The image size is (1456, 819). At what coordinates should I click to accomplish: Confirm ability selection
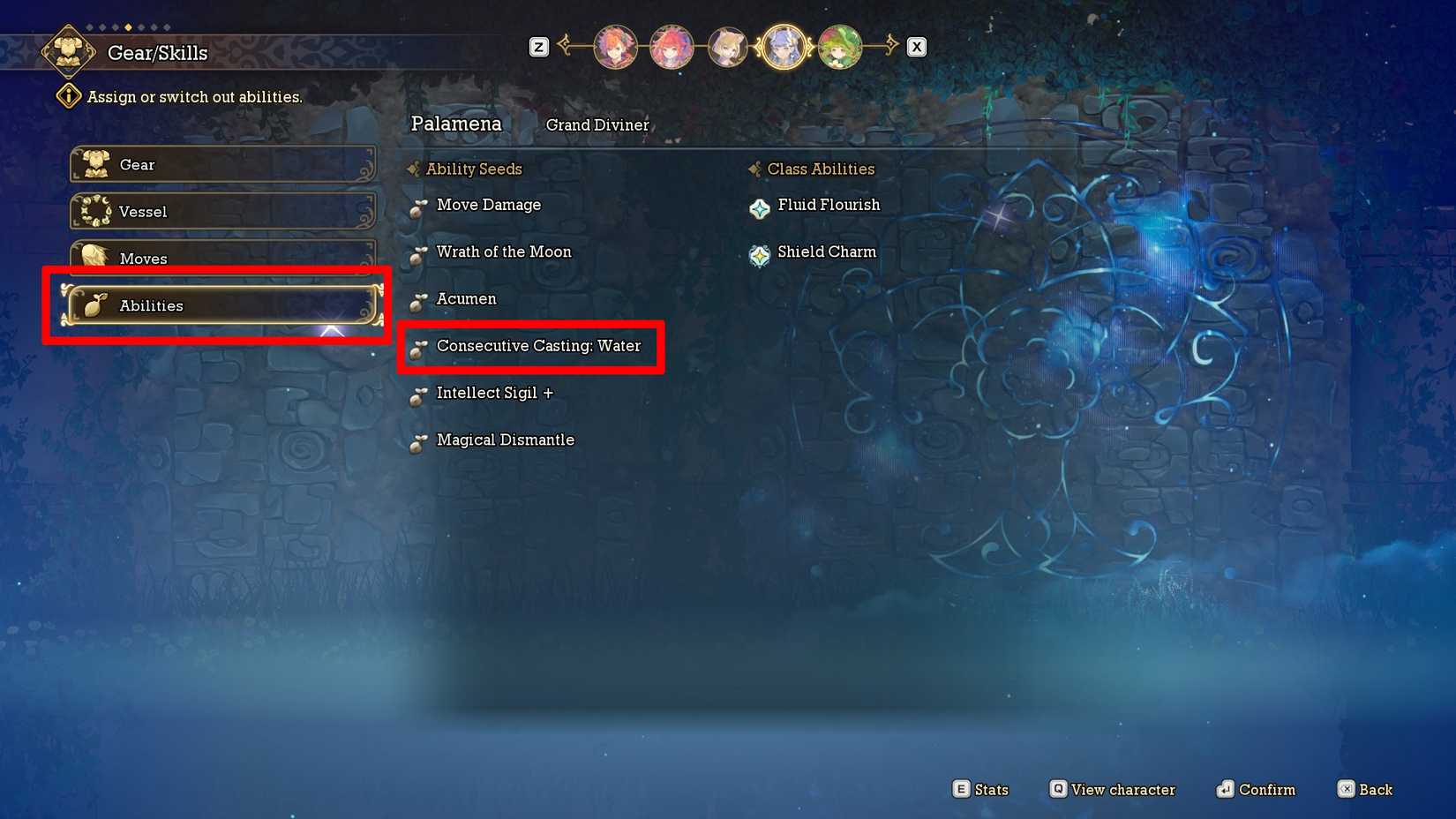click(1256, 789)
